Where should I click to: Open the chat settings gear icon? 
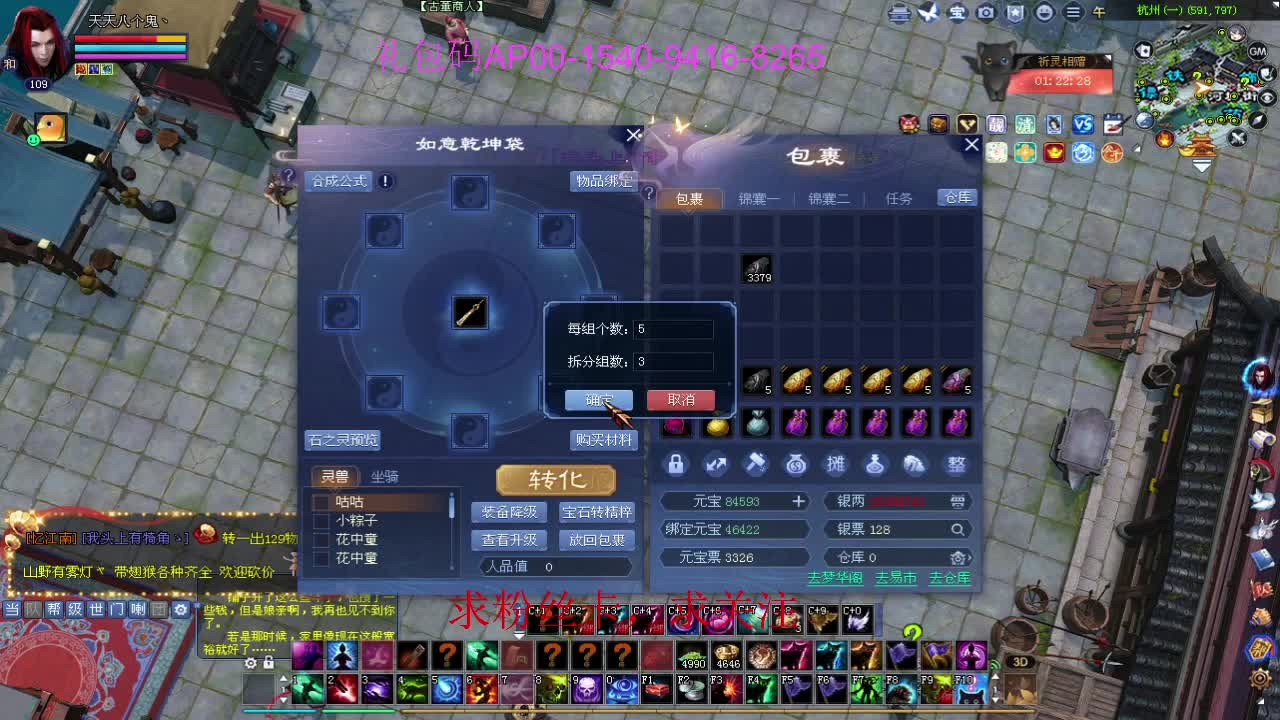(181, 609)
